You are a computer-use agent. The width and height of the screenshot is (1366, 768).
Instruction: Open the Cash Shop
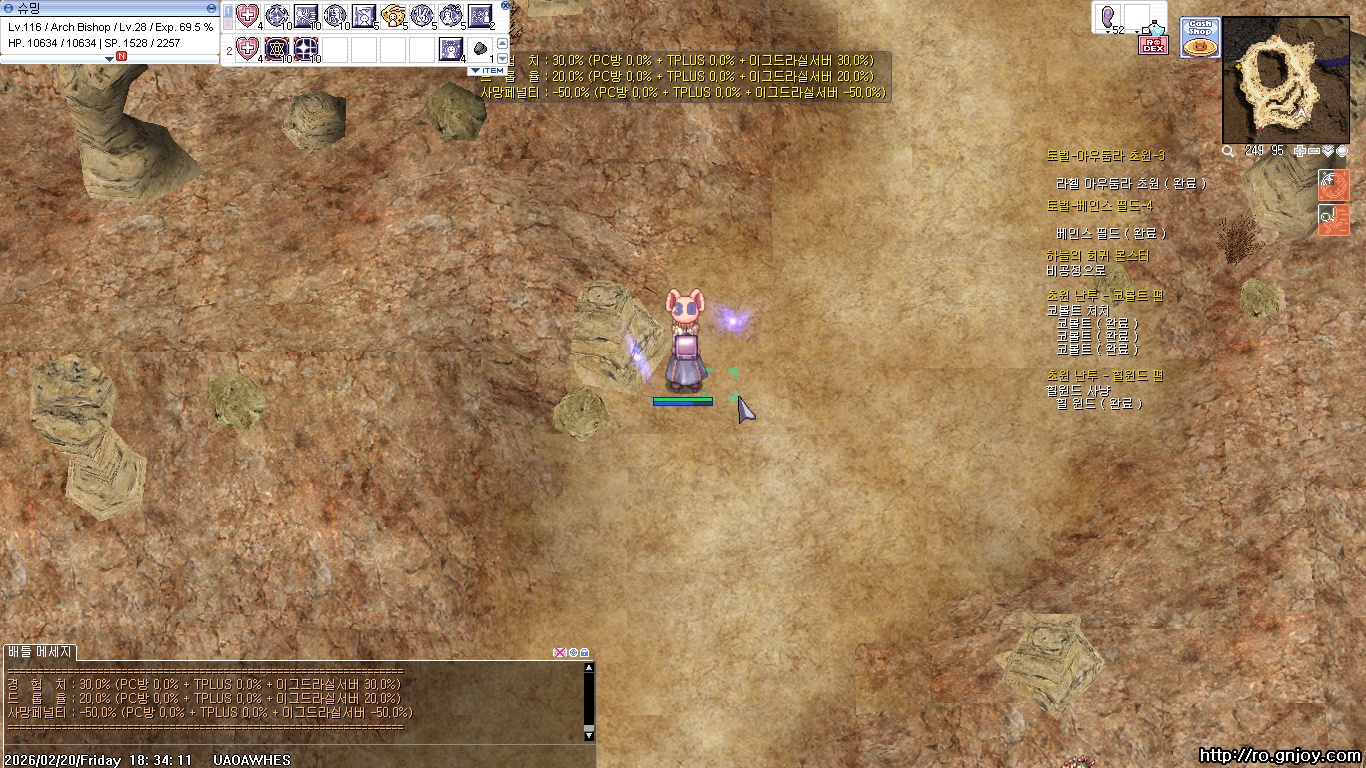coord(1200,37)
